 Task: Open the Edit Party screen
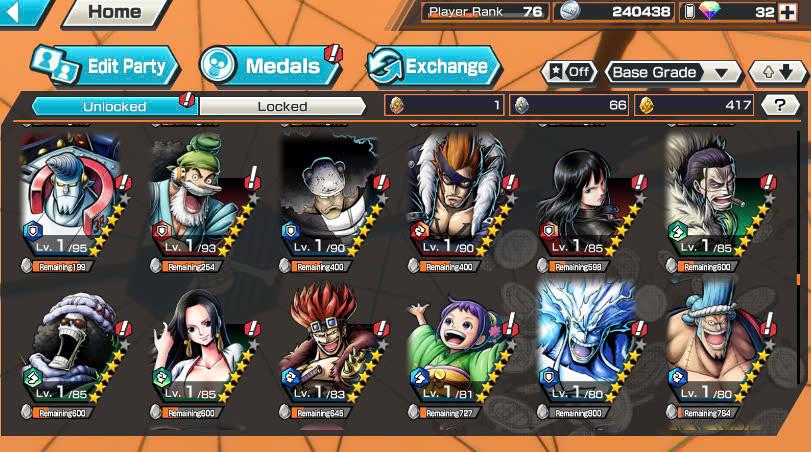[106, 67]
